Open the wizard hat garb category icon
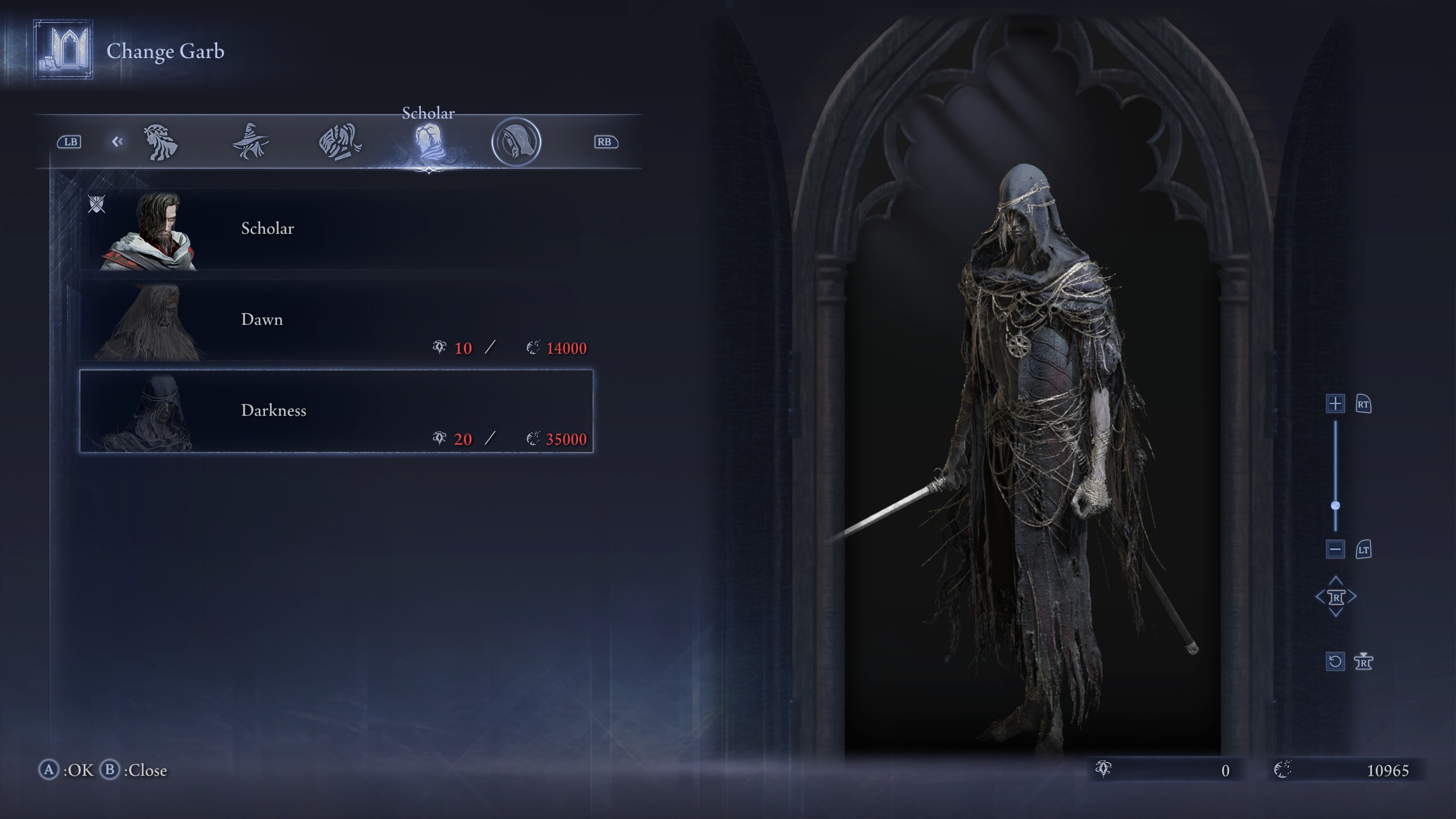Image resolution: width=1456 pixels, height=819 pixels. 250,141
